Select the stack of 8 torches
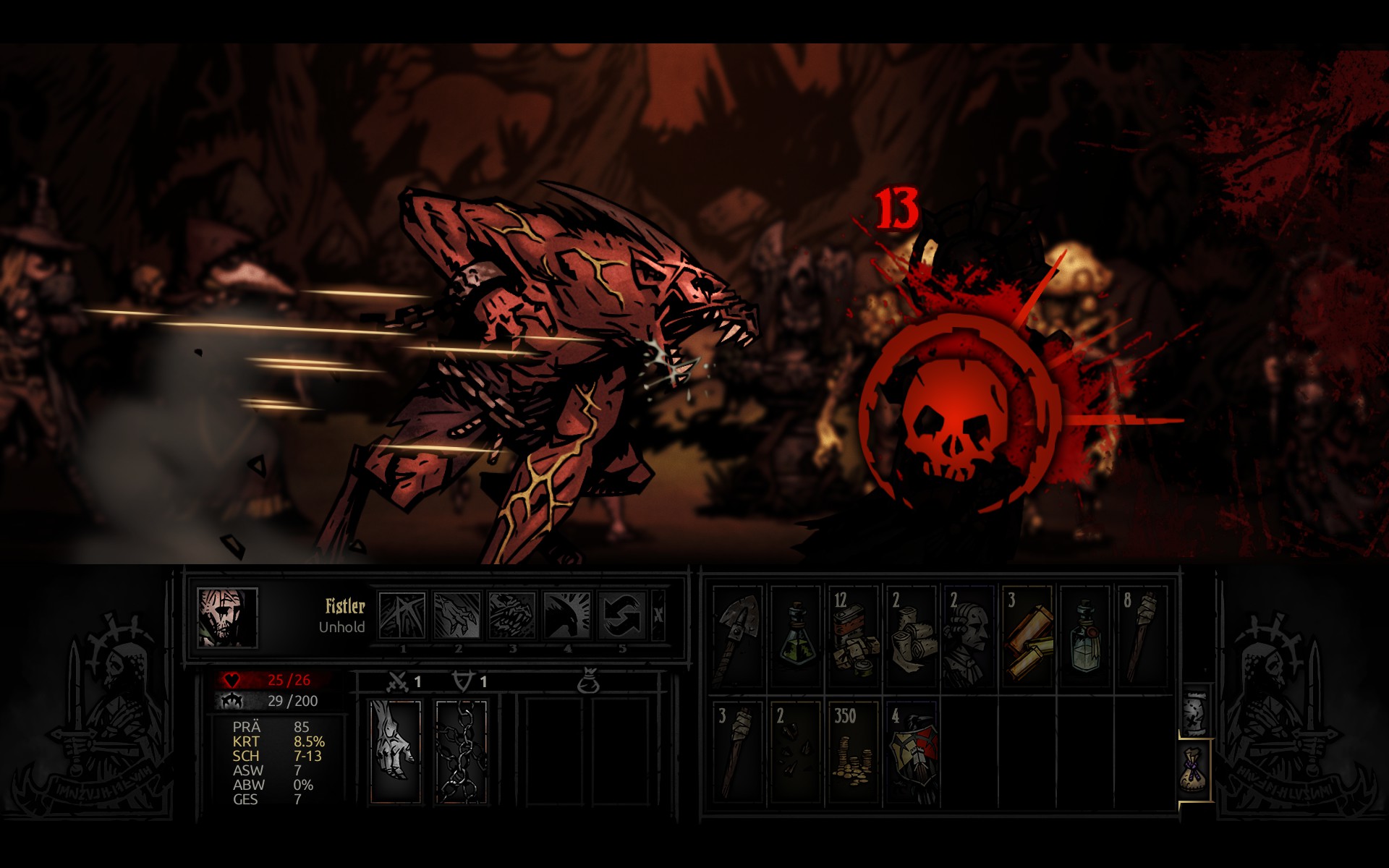 point(1143,637)
